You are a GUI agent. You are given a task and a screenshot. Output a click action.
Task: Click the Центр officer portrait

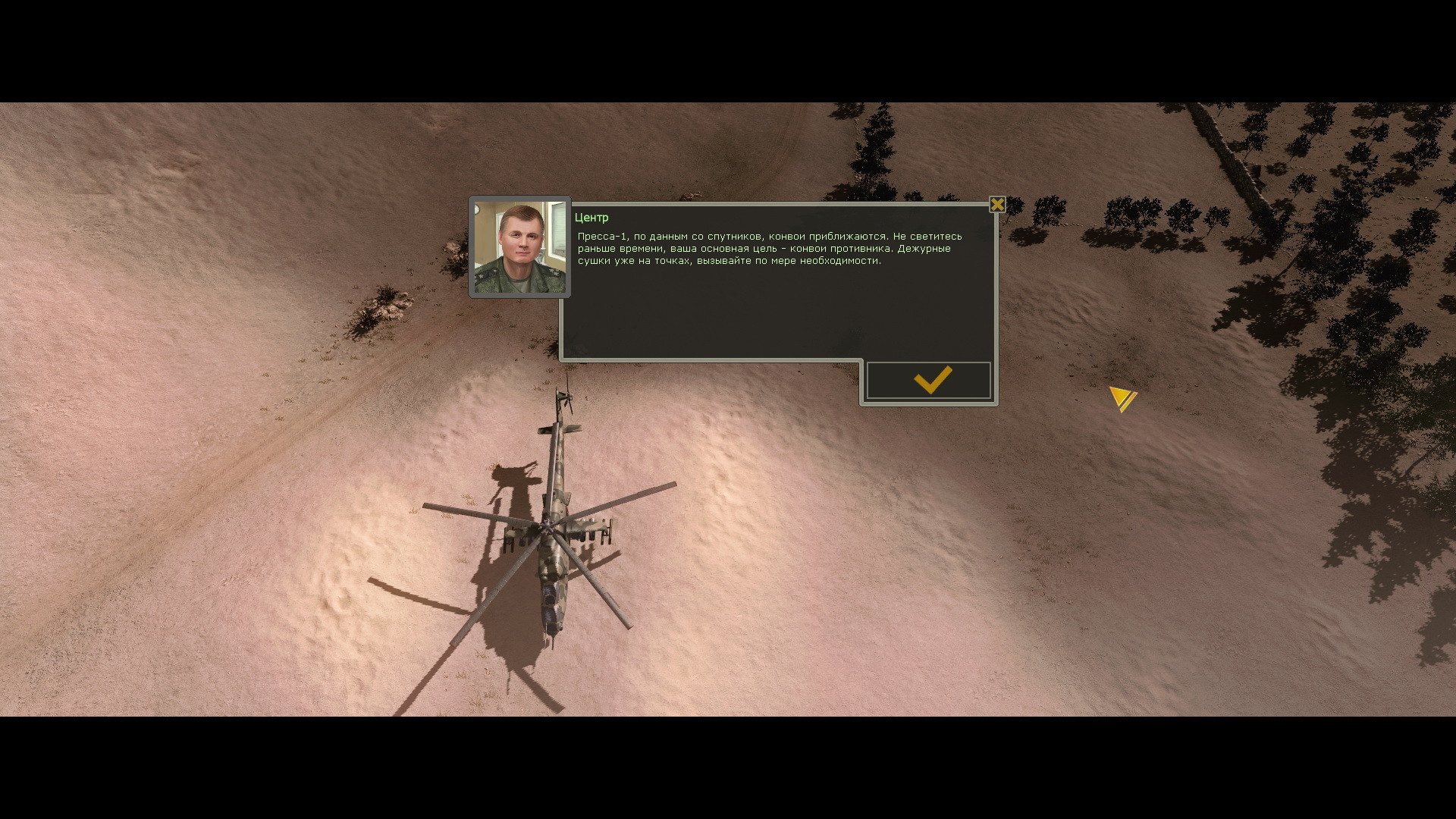(x=519, y=247)
